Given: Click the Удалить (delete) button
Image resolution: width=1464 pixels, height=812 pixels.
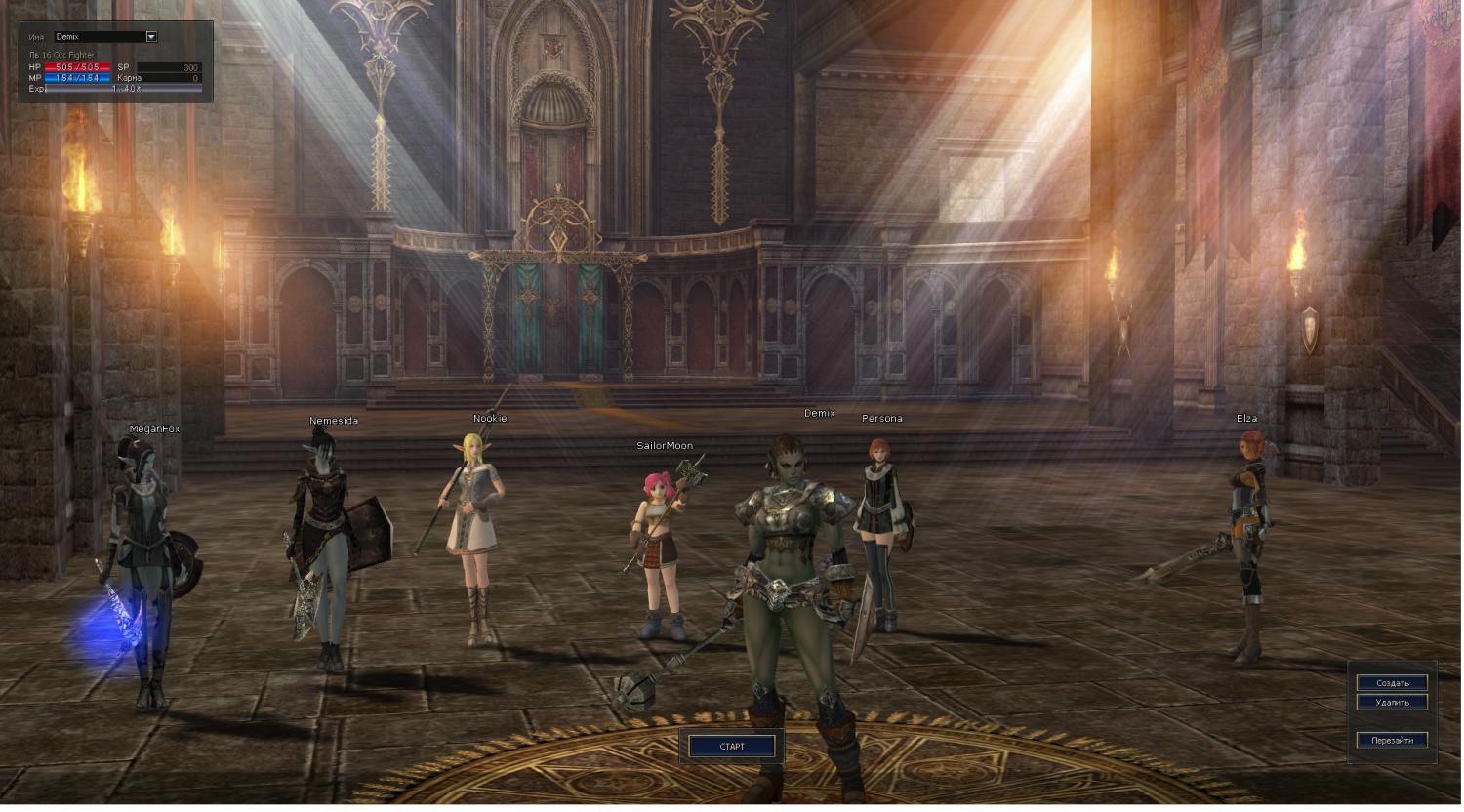Looking at the screenshot, I should click(1392, 702).
